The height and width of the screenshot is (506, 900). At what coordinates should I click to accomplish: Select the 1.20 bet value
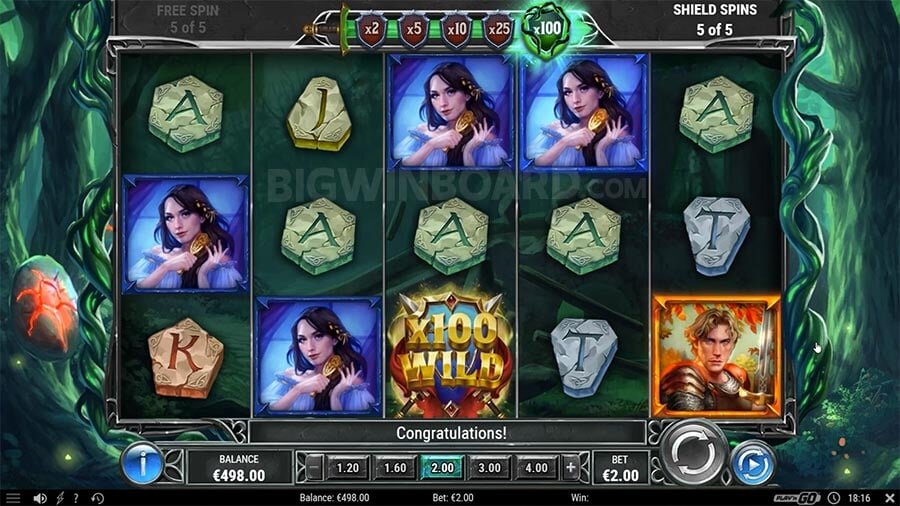(x=347, y=466)
